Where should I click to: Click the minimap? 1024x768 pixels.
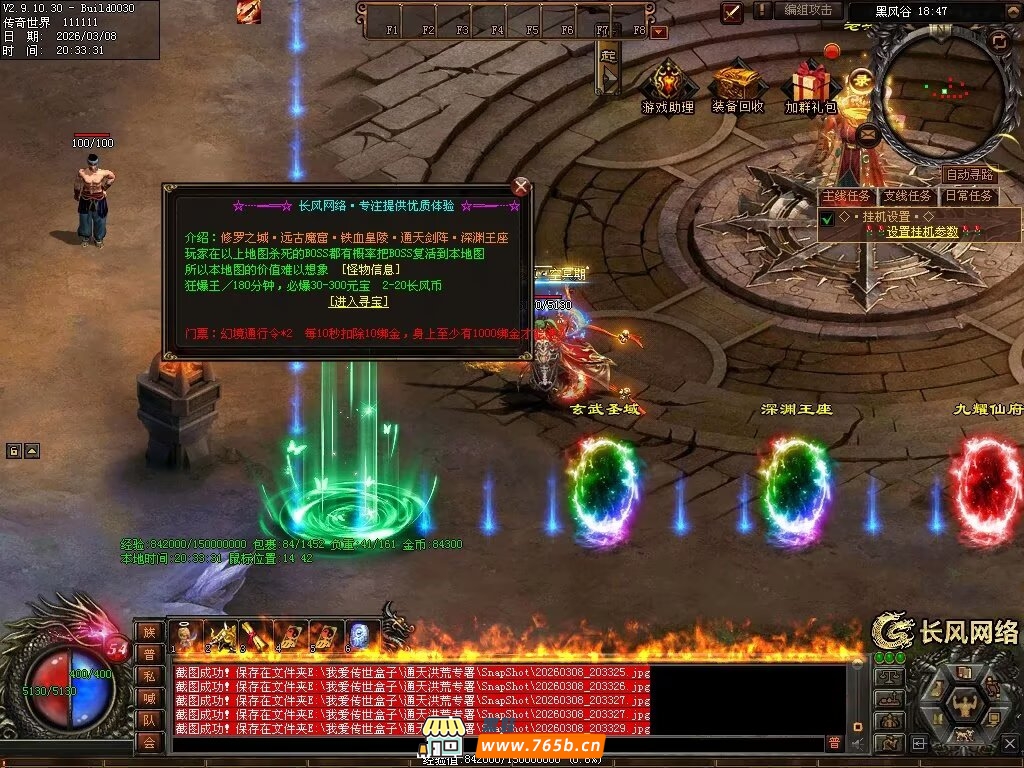tap(945, 92)
